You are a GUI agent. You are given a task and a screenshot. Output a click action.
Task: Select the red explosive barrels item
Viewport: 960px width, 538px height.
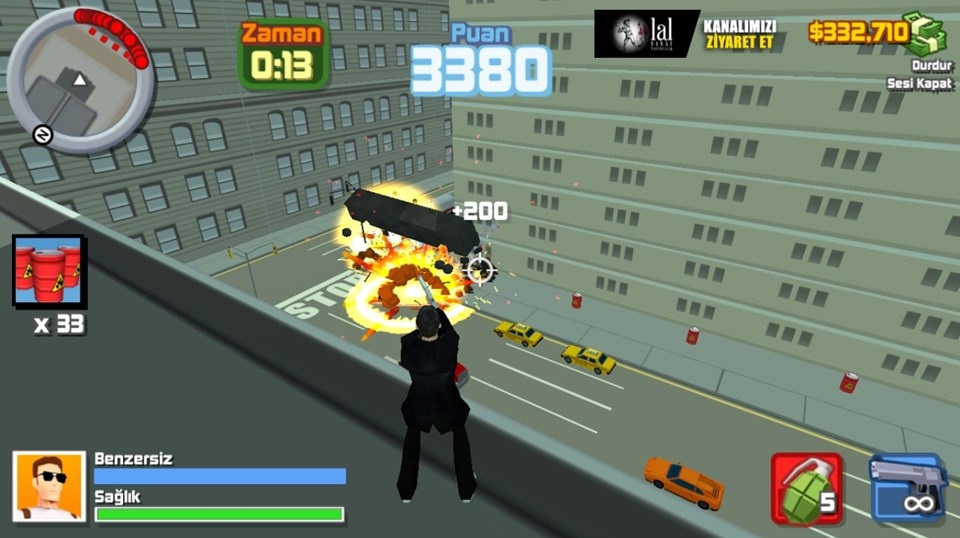[48, 271]
